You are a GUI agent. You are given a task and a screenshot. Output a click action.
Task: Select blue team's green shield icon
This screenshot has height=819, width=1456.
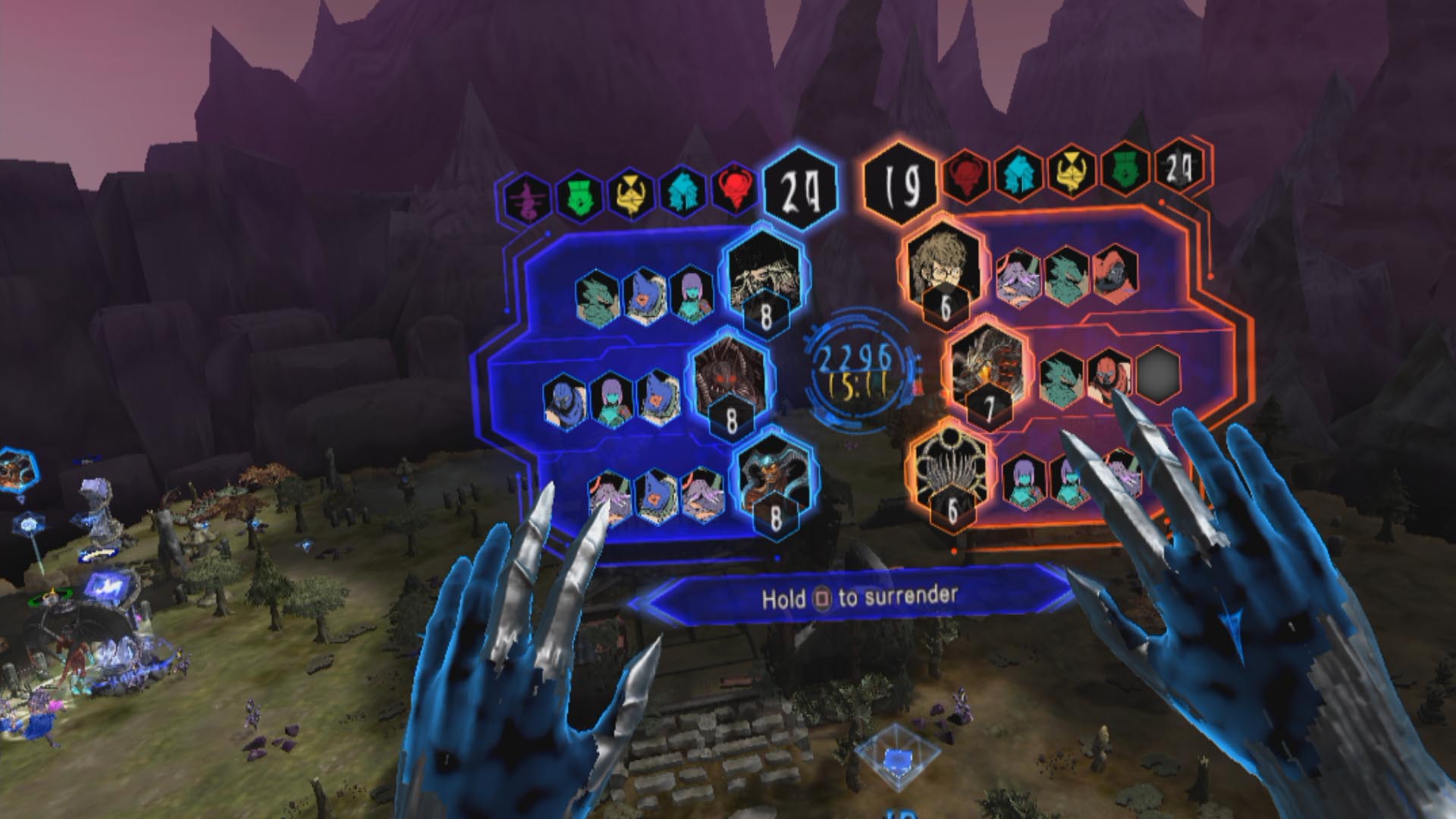[578, 195]
